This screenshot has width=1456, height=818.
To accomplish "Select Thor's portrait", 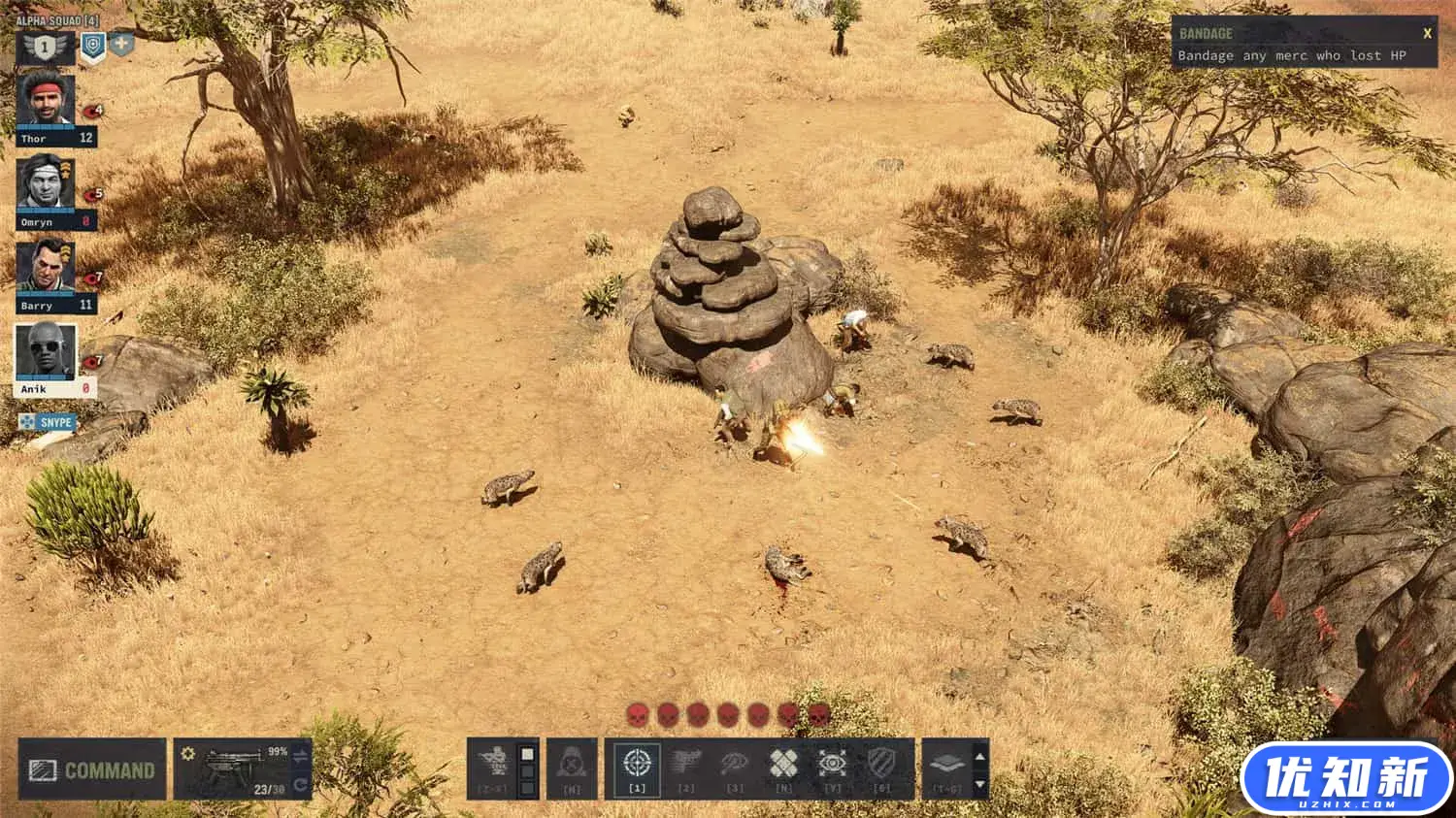I will coord(46,99).
